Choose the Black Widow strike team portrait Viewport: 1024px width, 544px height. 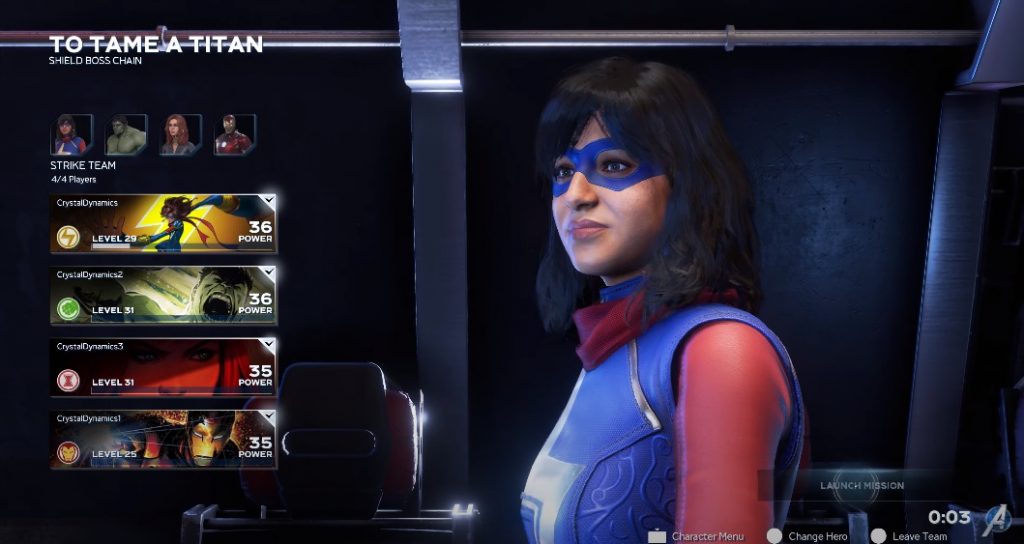coord(180,135)
